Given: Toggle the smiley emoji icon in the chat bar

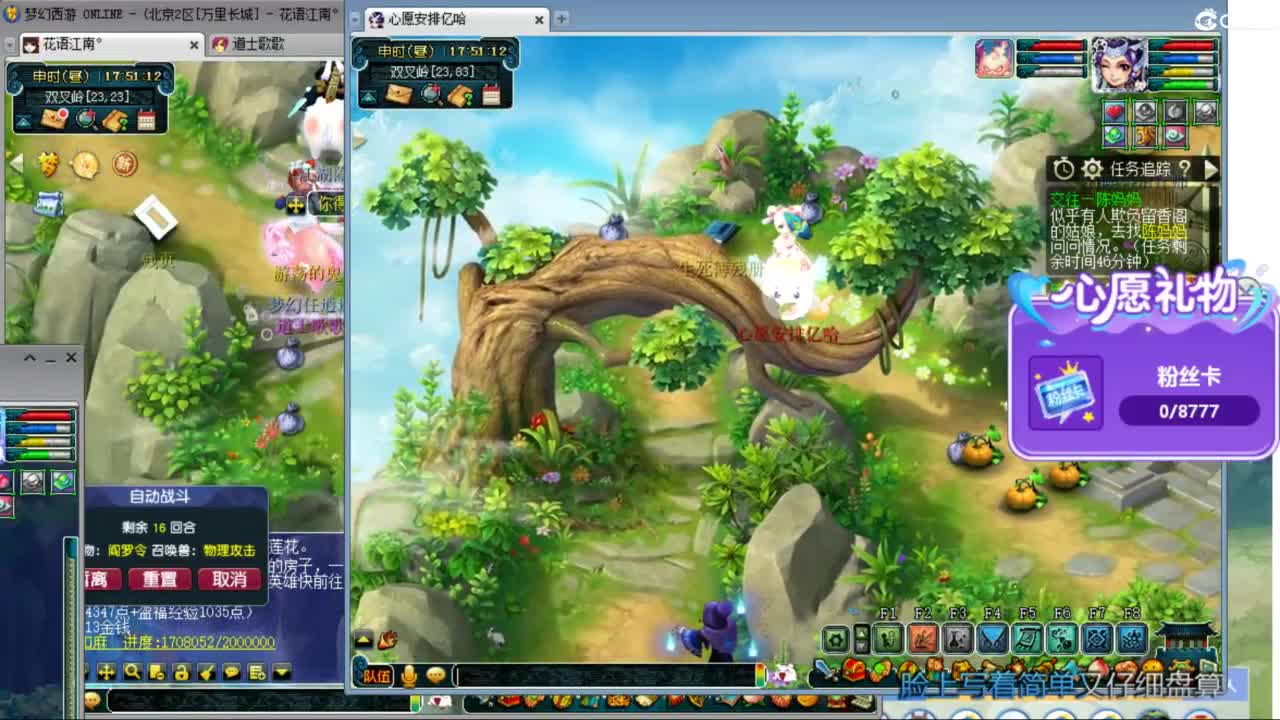Looking at the screenshot, I should [435, 675].
